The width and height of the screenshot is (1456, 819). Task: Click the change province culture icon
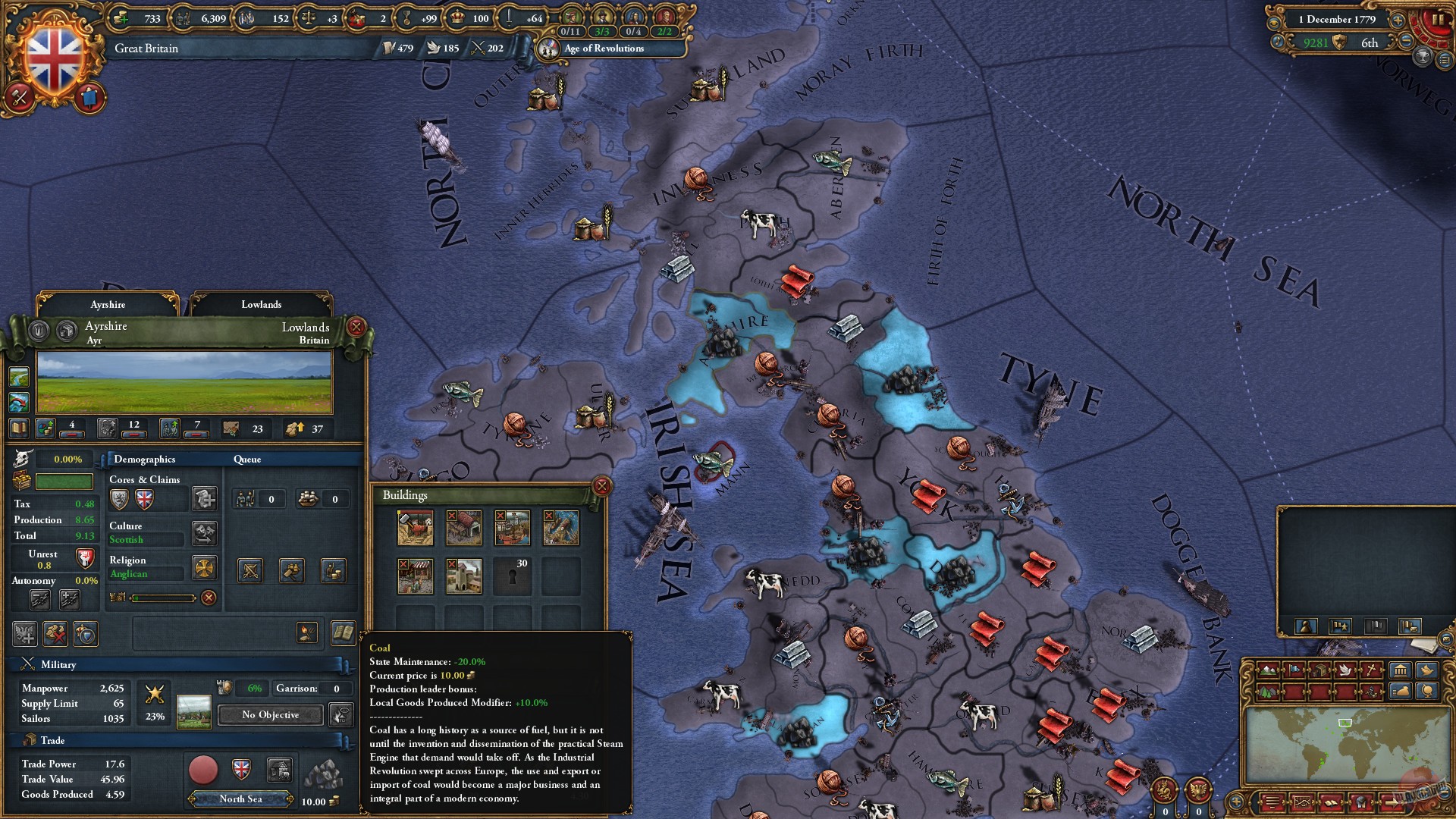tap(204, 535)
